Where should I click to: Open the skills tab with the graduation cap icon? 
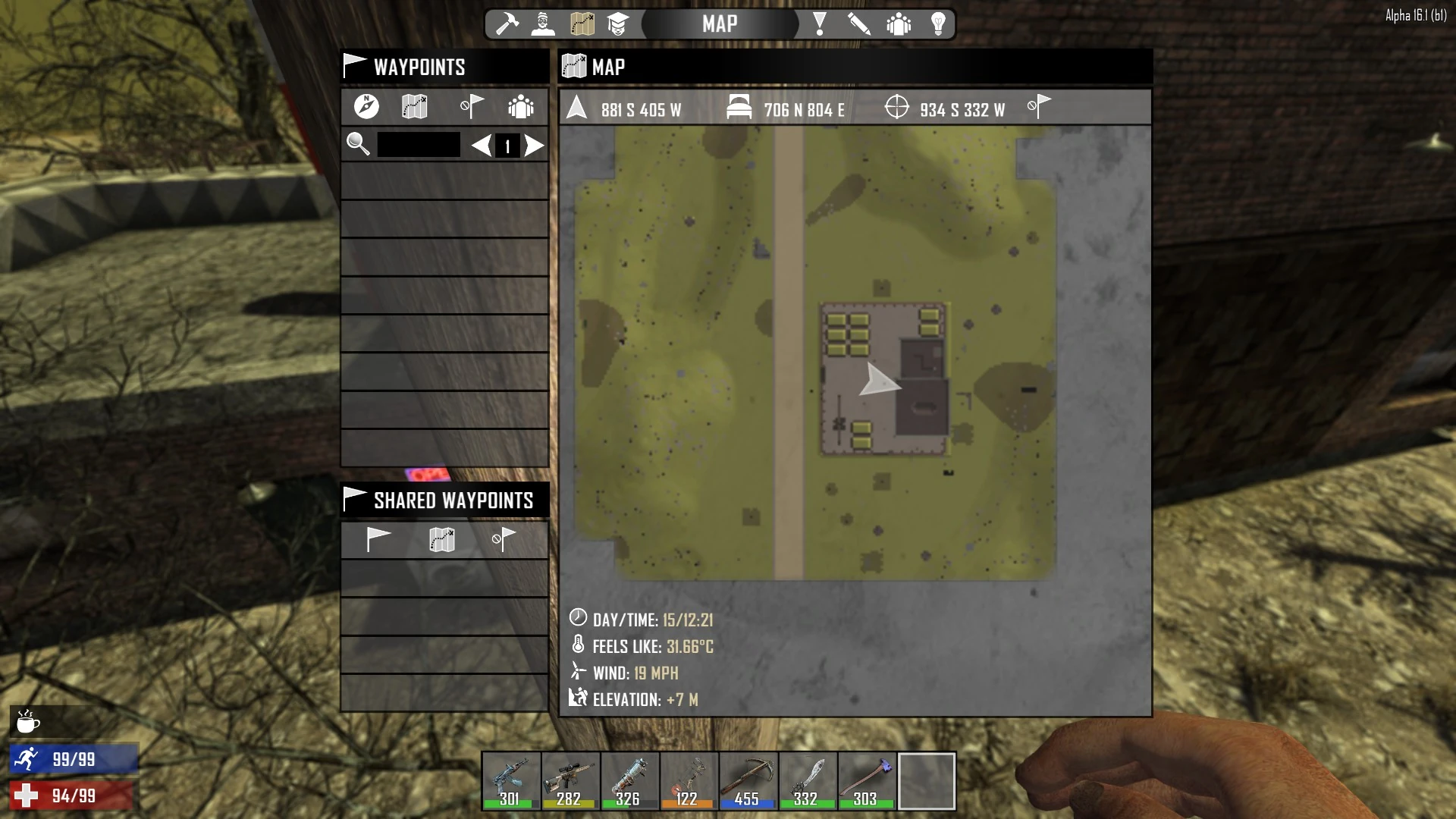tap(618, 24)
